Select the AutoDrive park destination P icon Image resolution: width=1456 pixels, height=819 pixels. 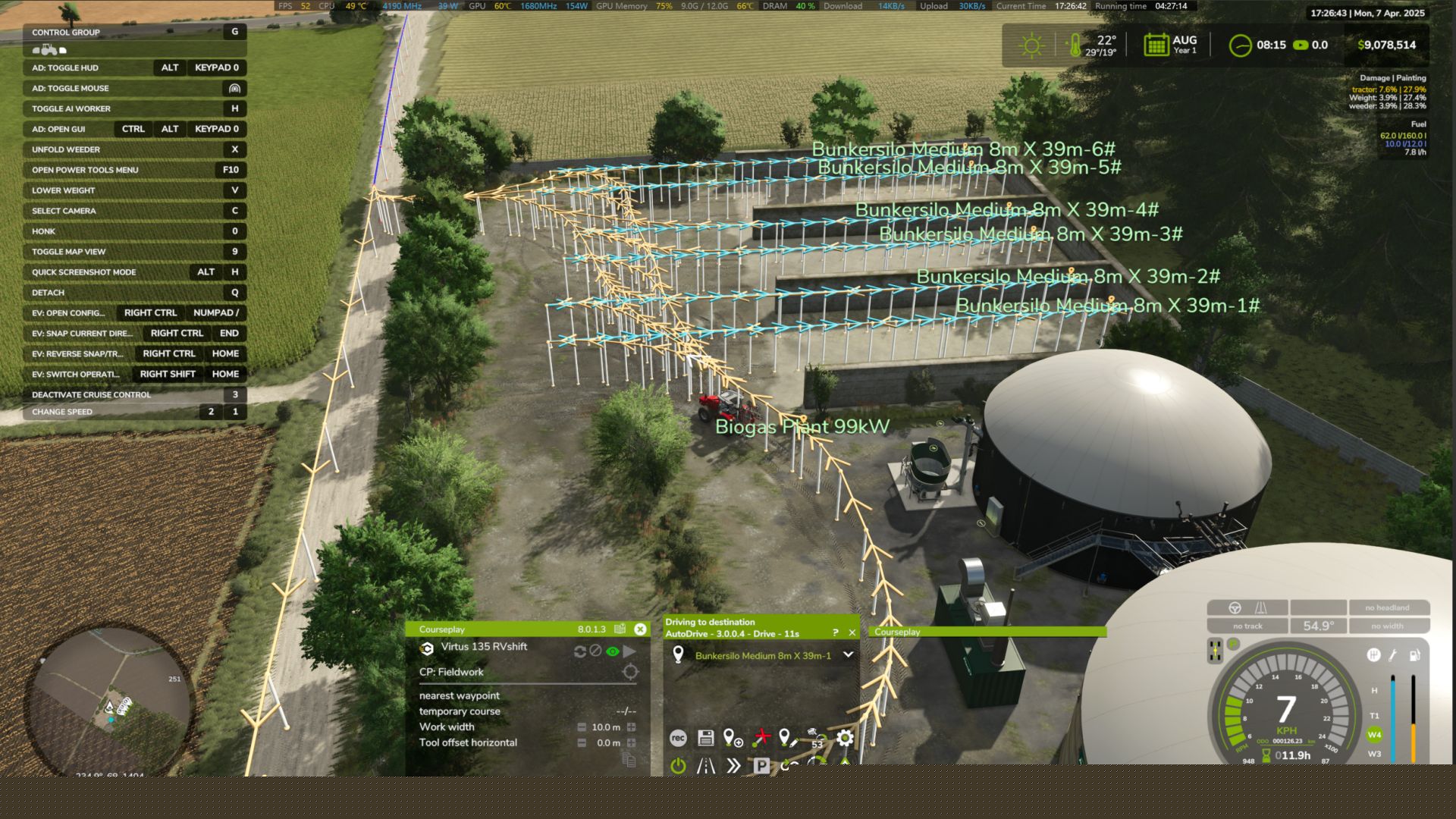click(x=761, y=766)
